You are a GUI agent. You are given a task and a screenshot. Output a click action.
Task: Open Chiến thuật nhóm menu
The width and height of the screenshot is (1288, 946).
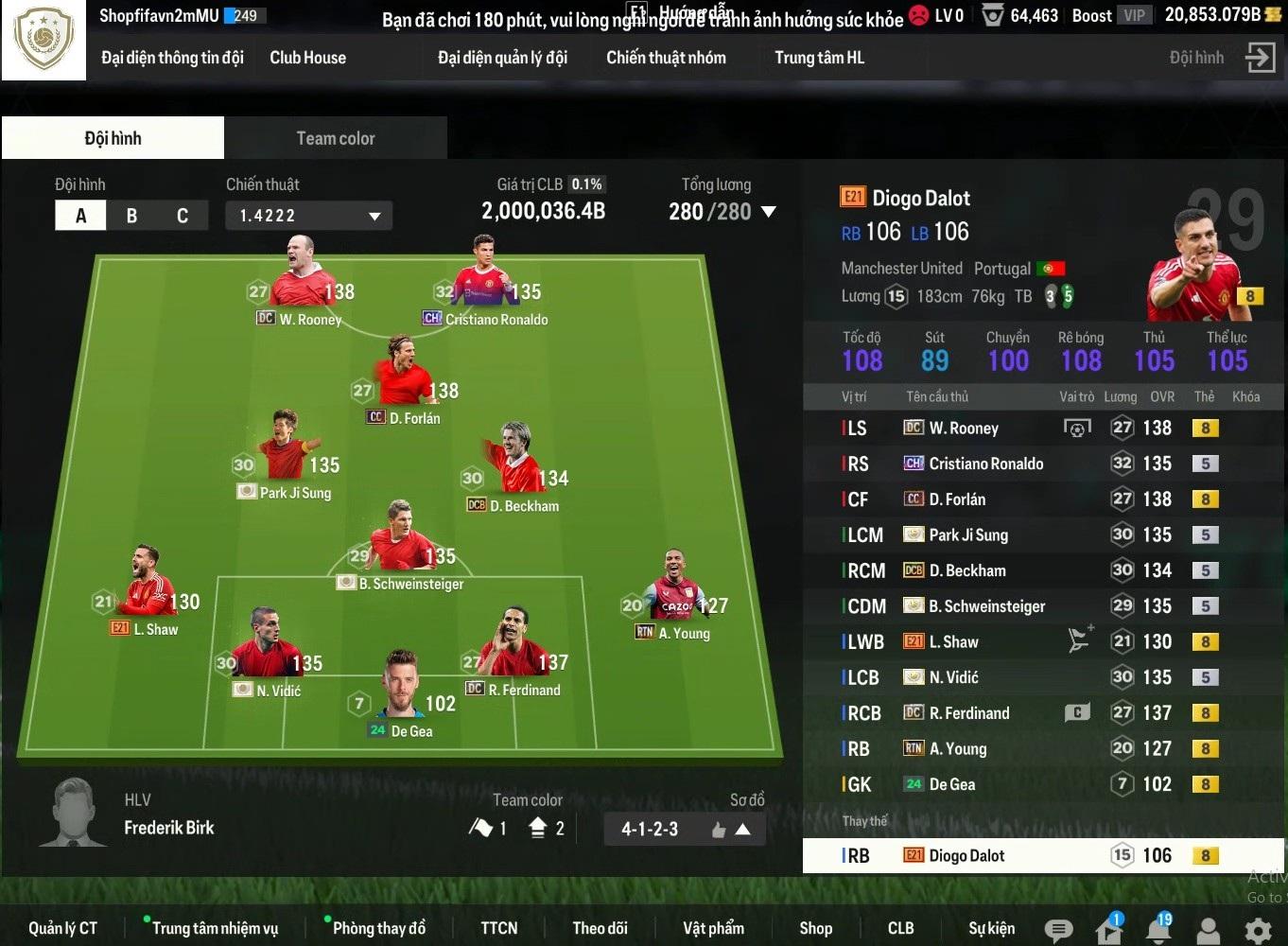tap(666, 58)
